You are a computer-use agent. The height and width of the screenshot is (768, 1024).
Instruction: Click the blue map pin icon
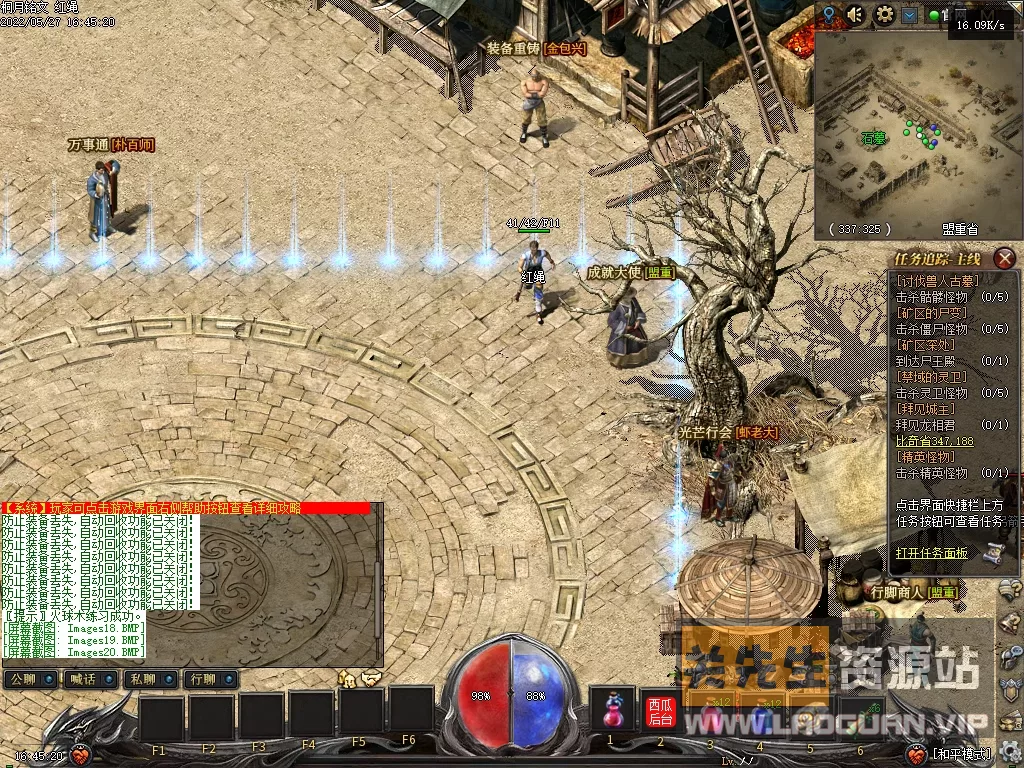(829, 14)
